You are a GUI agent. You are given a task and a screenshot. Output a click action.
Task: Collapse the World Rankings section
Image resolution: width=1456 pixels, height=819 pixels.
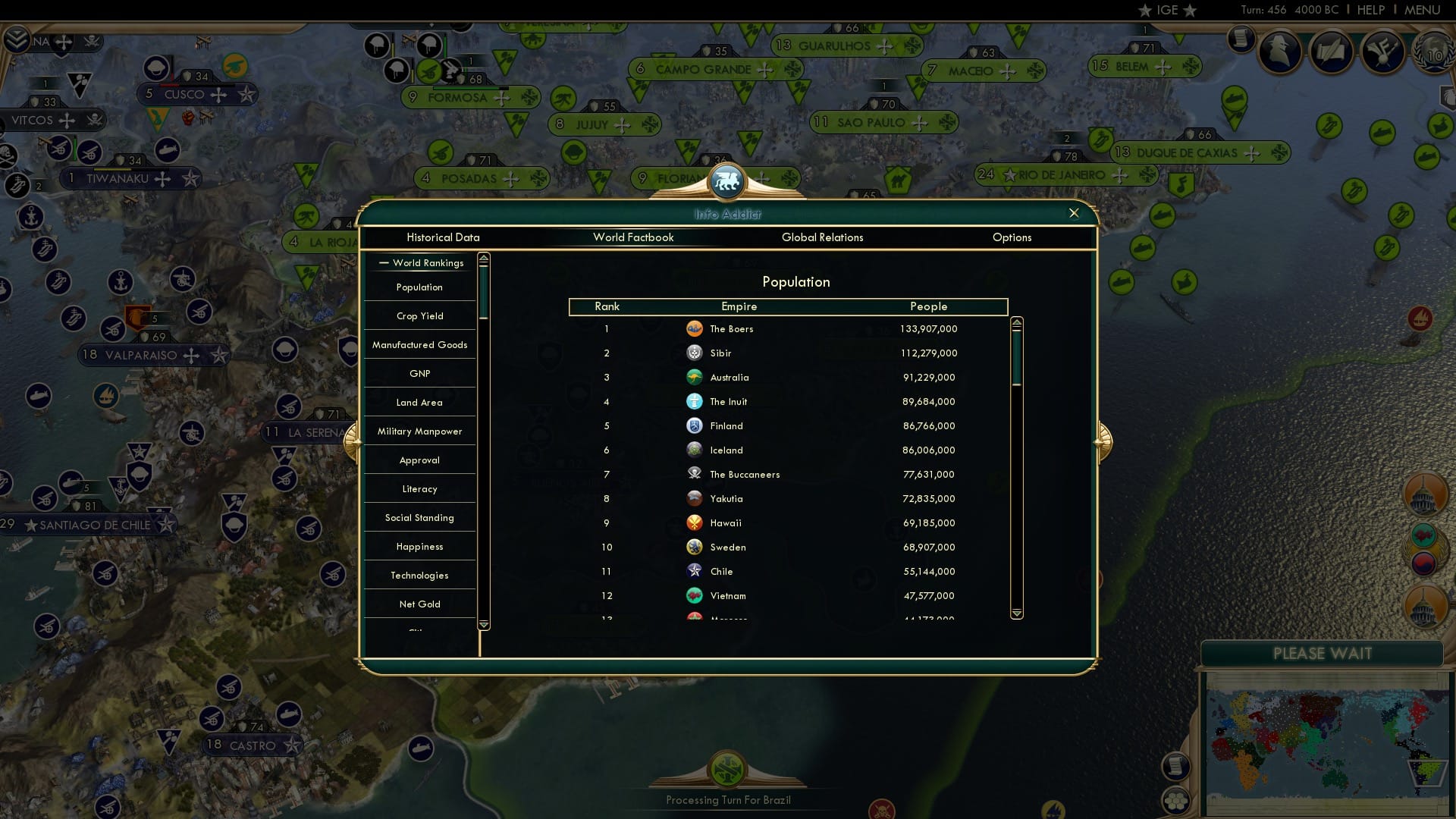[x=382, y=262]
